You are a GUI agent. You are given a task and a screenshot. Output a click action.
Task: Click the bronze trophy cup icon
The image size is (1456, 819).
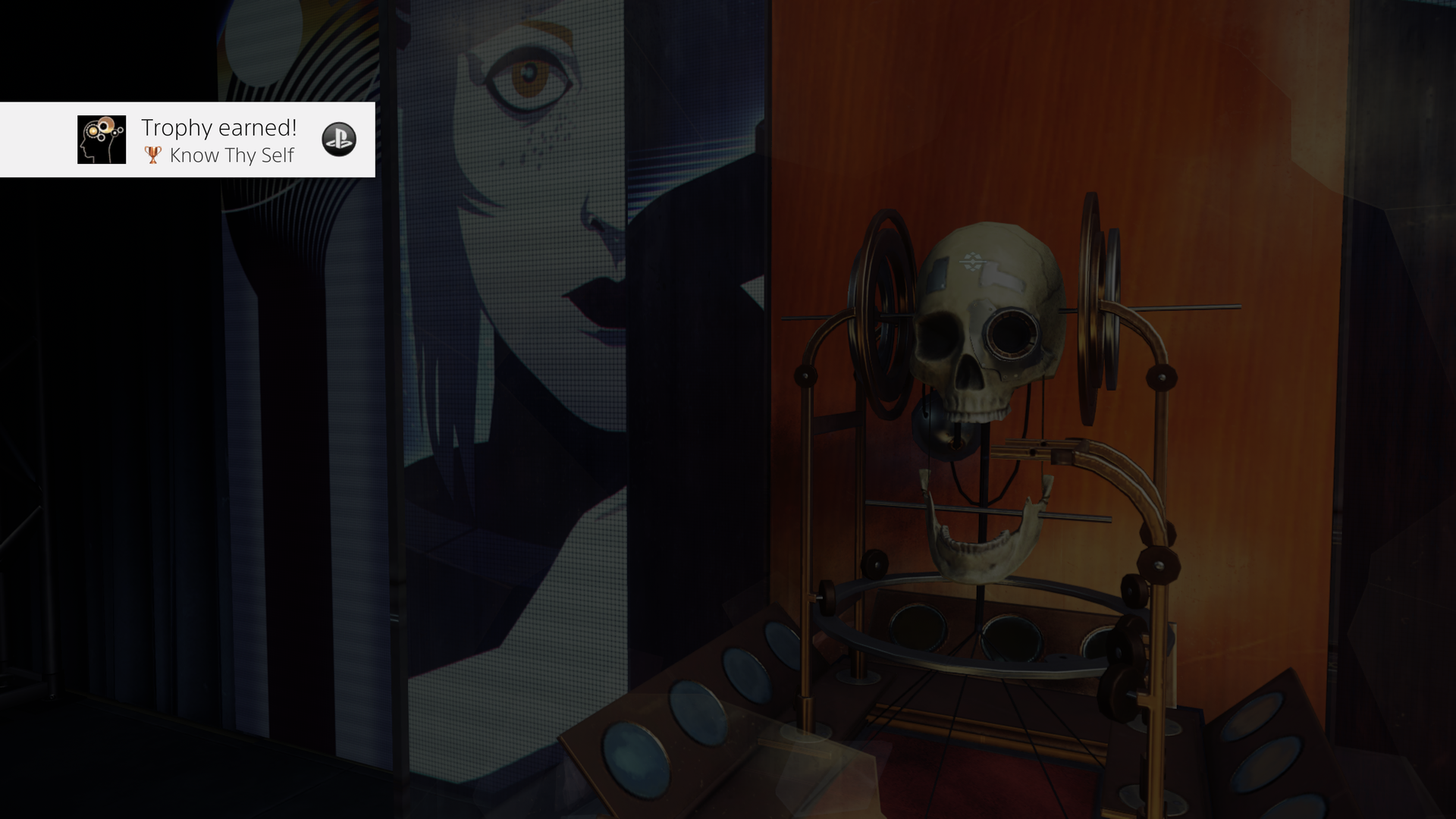point(152,155)
